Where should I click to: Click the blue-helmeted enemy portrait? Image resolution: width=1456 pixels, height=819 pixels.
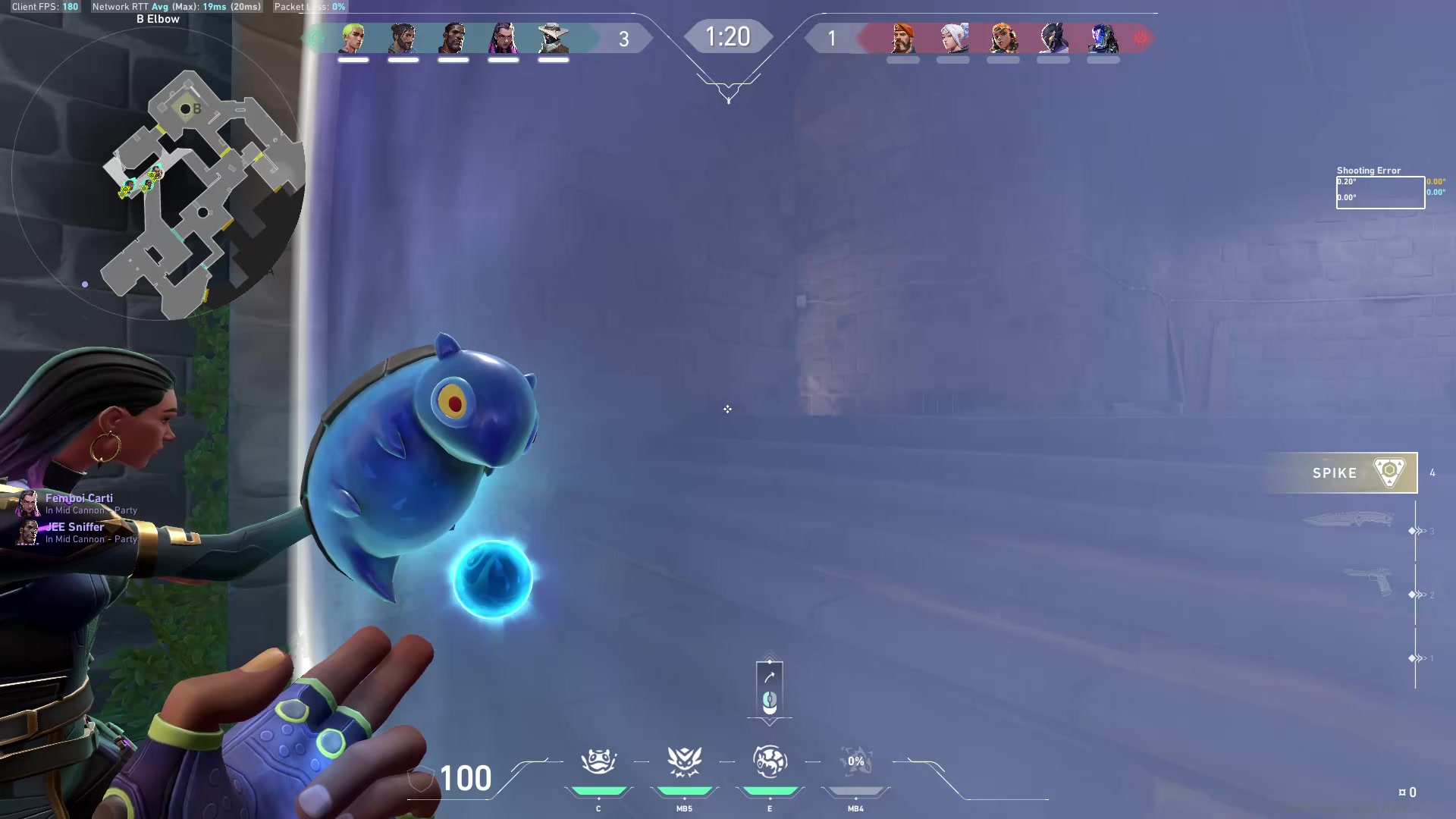click(1103, 38)
